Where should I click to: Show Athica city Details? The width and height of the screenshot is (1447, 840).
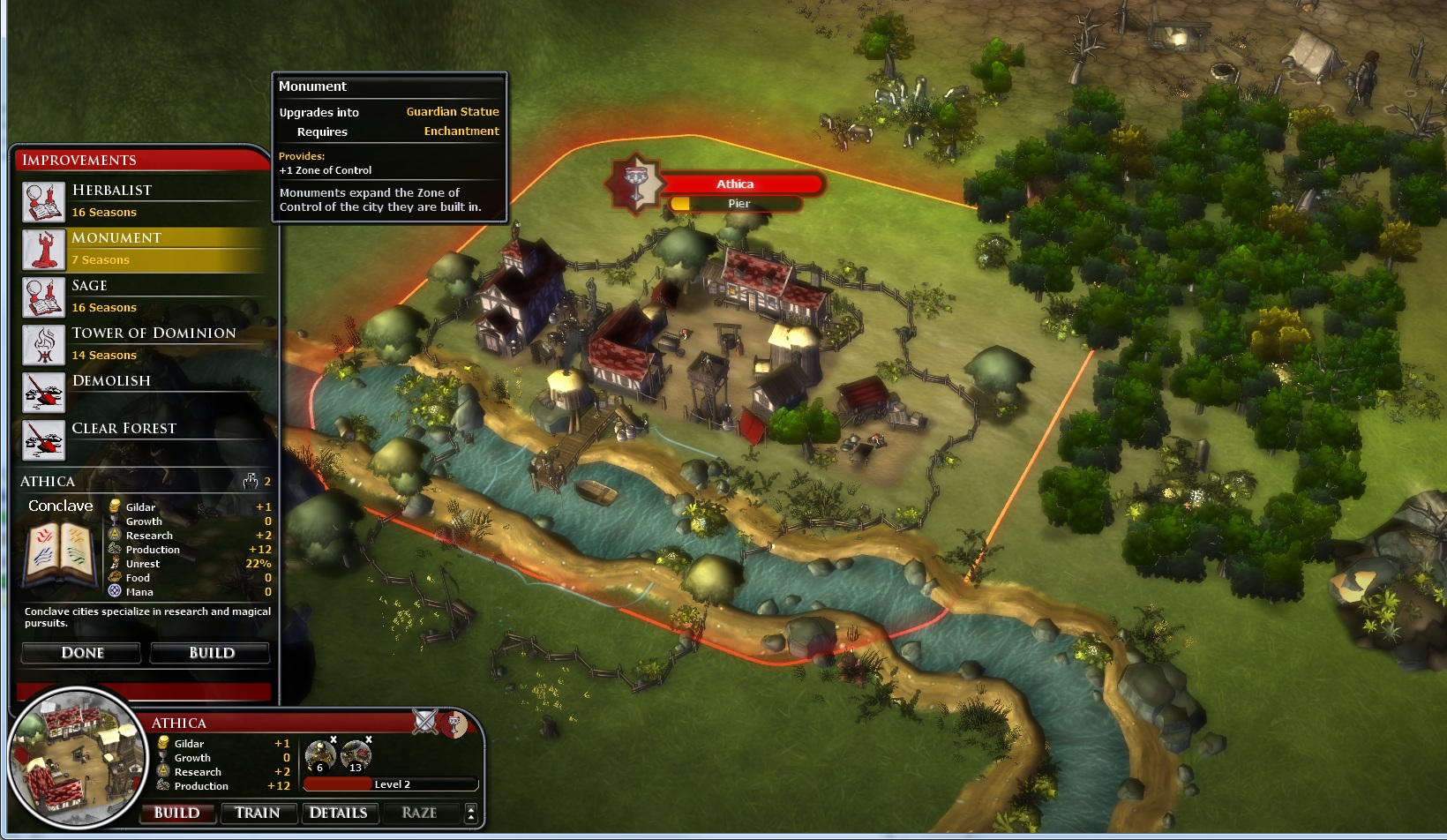[x=338, y=813]
